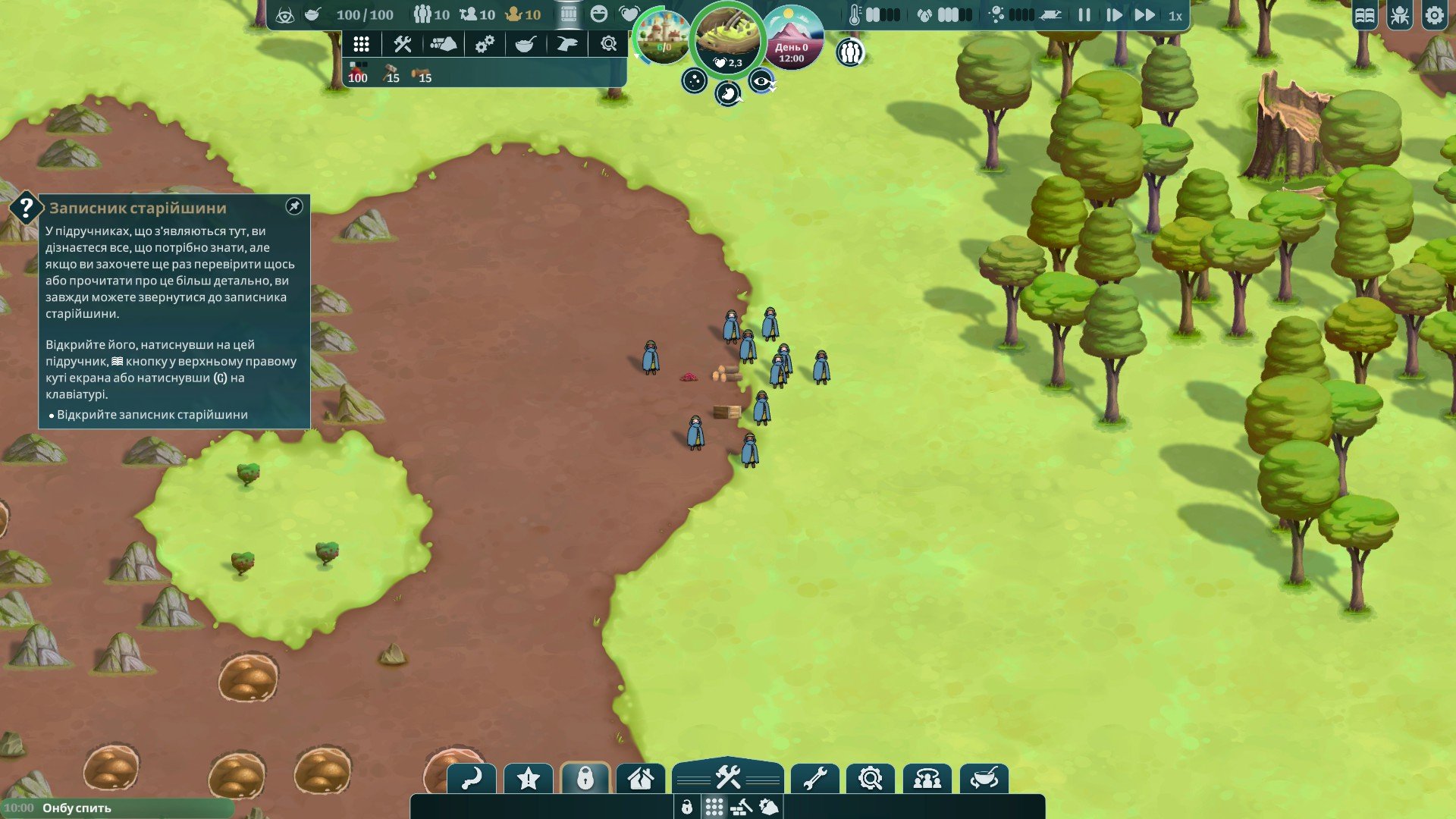The height and width of the screenshot is (819, 1456).
Task: Open the build menu with crossed tools
Action: 727,777
